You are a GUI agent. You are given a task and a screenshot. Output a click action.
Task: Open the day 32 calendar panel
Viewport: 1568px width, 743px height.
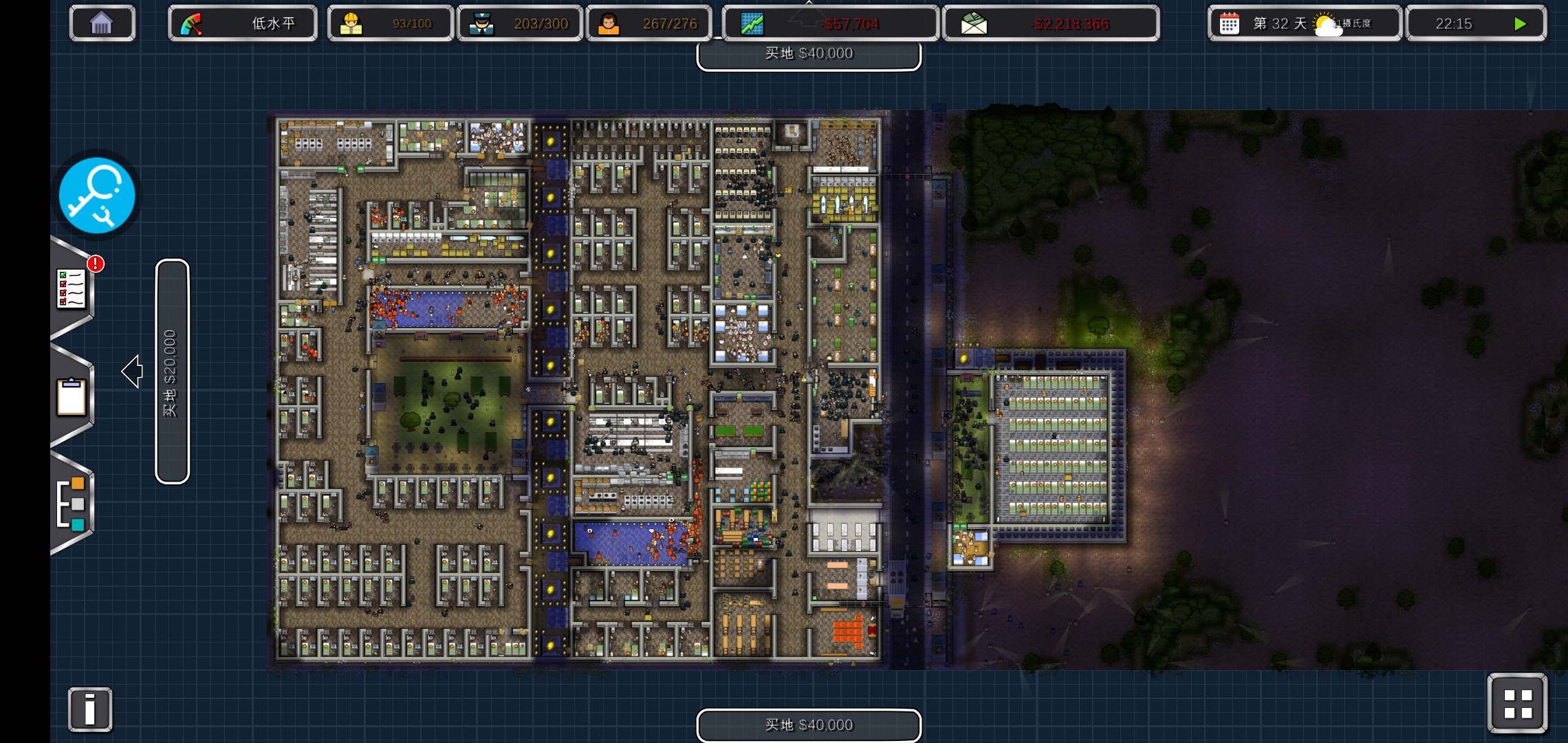(1303, 23)
